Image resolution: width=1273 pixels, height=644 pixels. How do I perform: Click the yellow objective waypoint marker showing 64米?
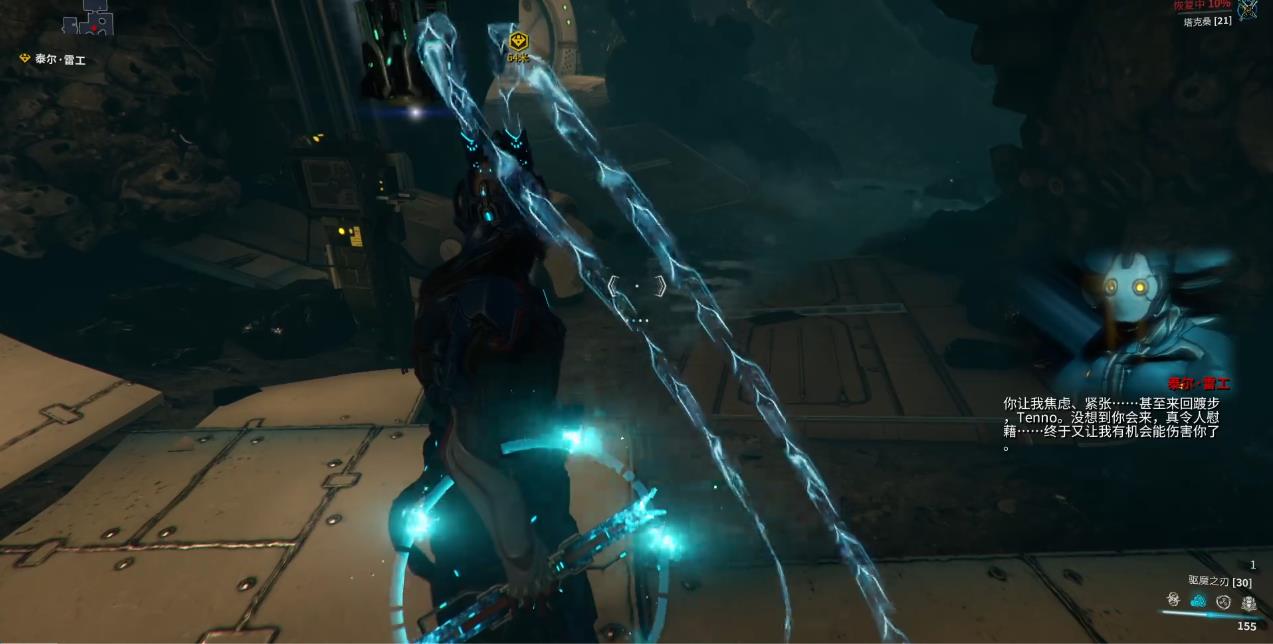click(x=517, y=42)
